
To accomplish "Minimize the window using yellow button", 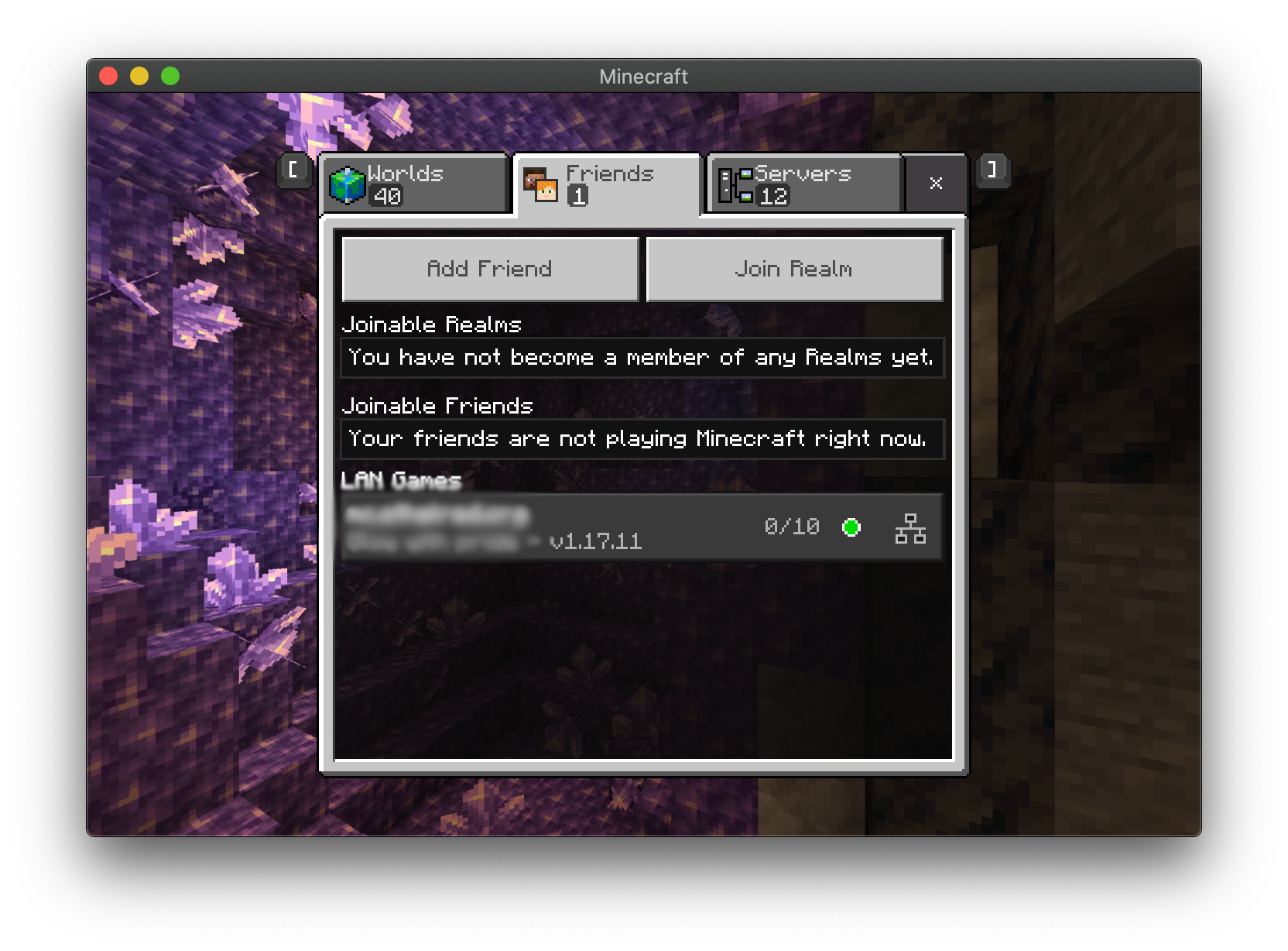I will (x=139, y=76).
